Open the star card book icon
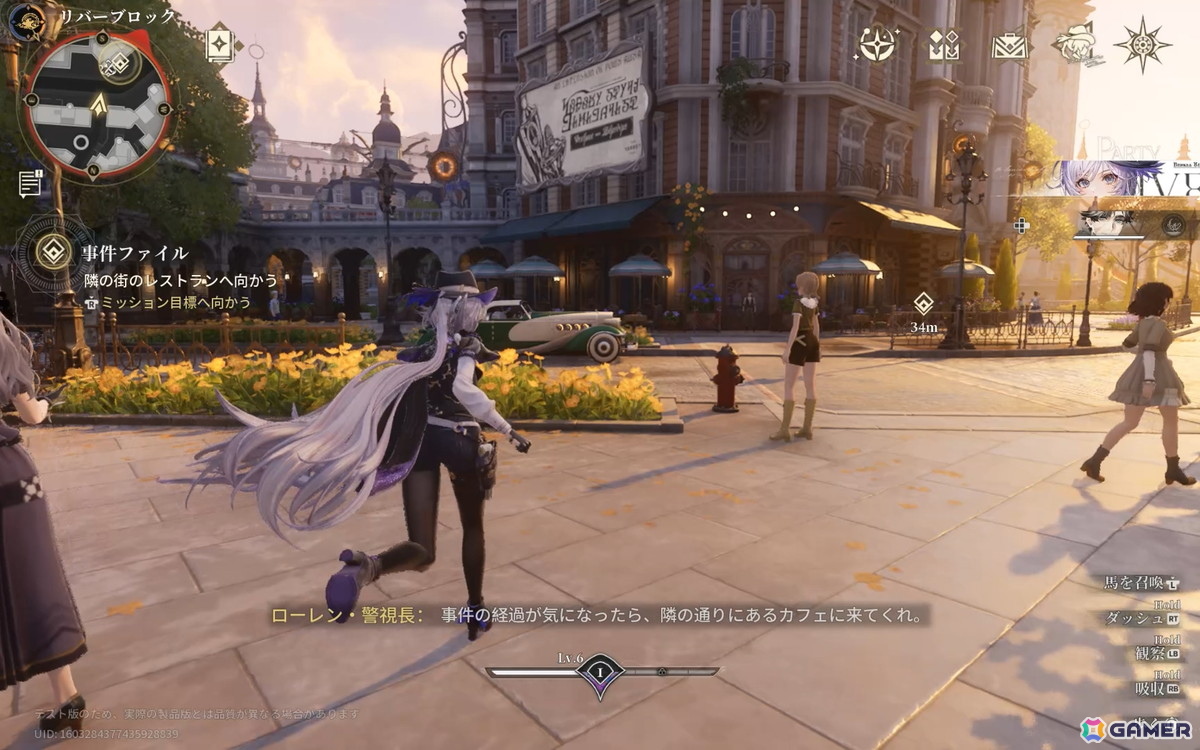1200x750 pixels. [218, 44]
